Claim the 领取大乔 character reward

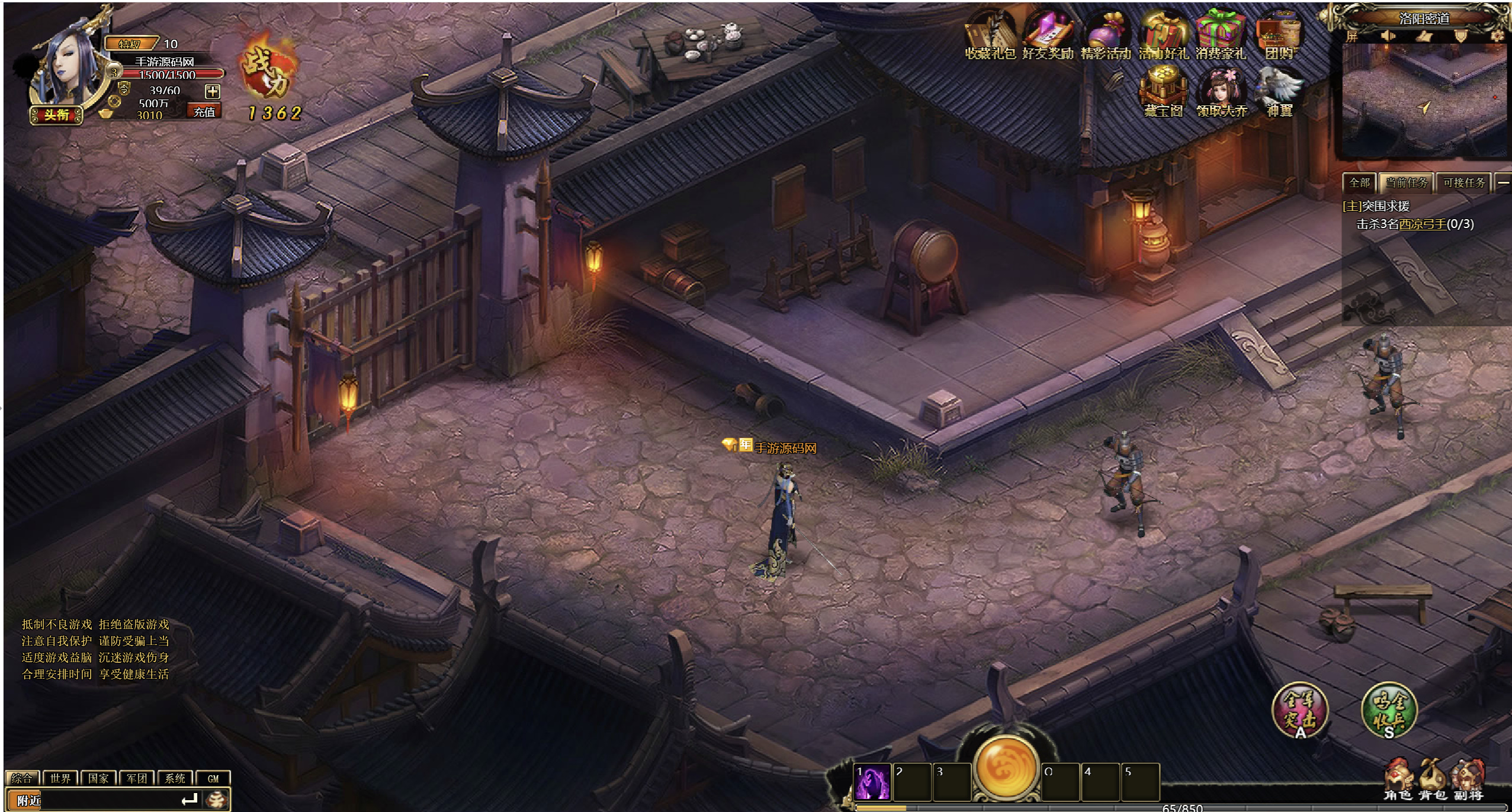1221,92
